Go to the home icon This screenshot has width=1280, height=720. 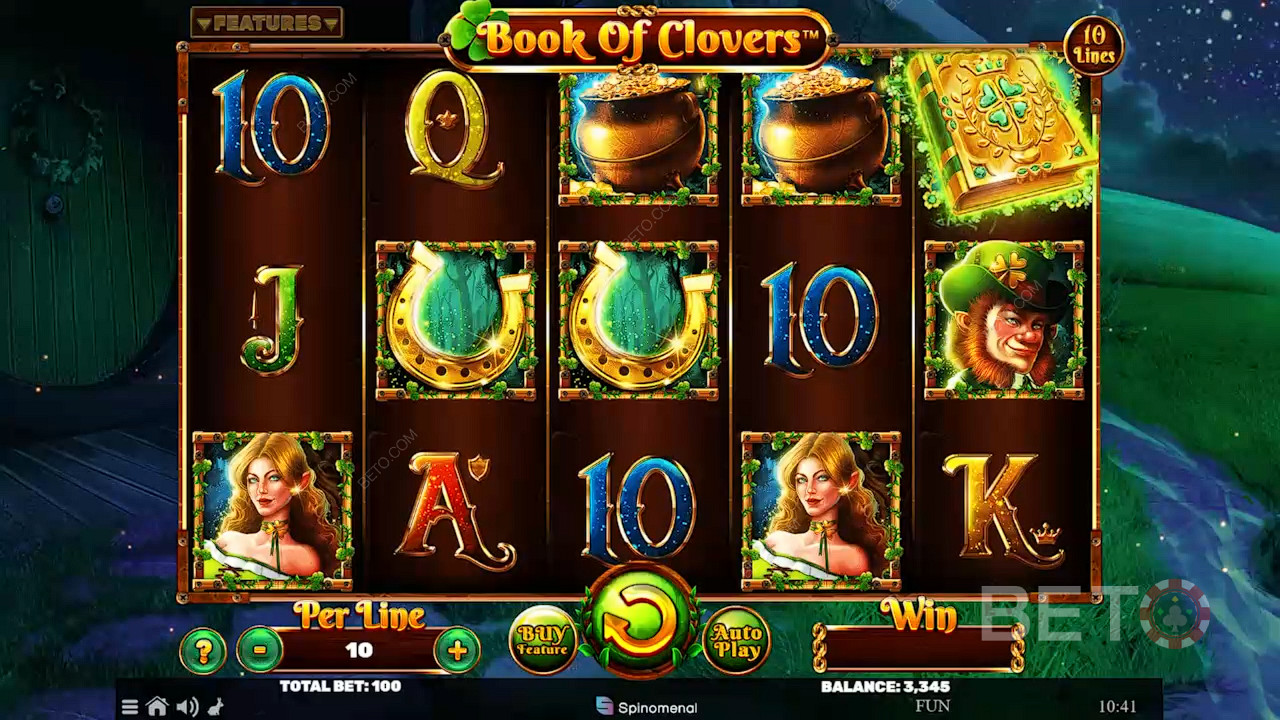point(157,707)
